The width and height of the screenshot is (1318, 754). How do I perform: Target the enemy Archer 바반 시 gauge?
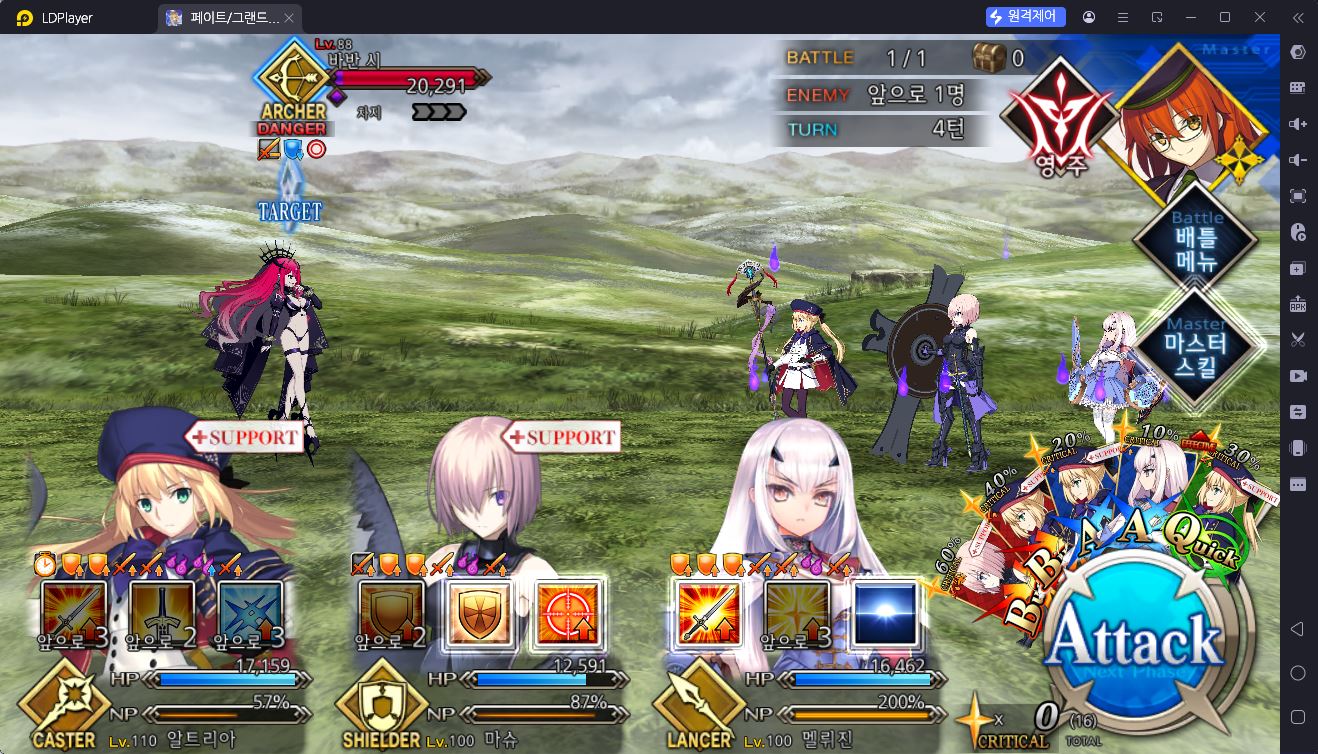408,80
